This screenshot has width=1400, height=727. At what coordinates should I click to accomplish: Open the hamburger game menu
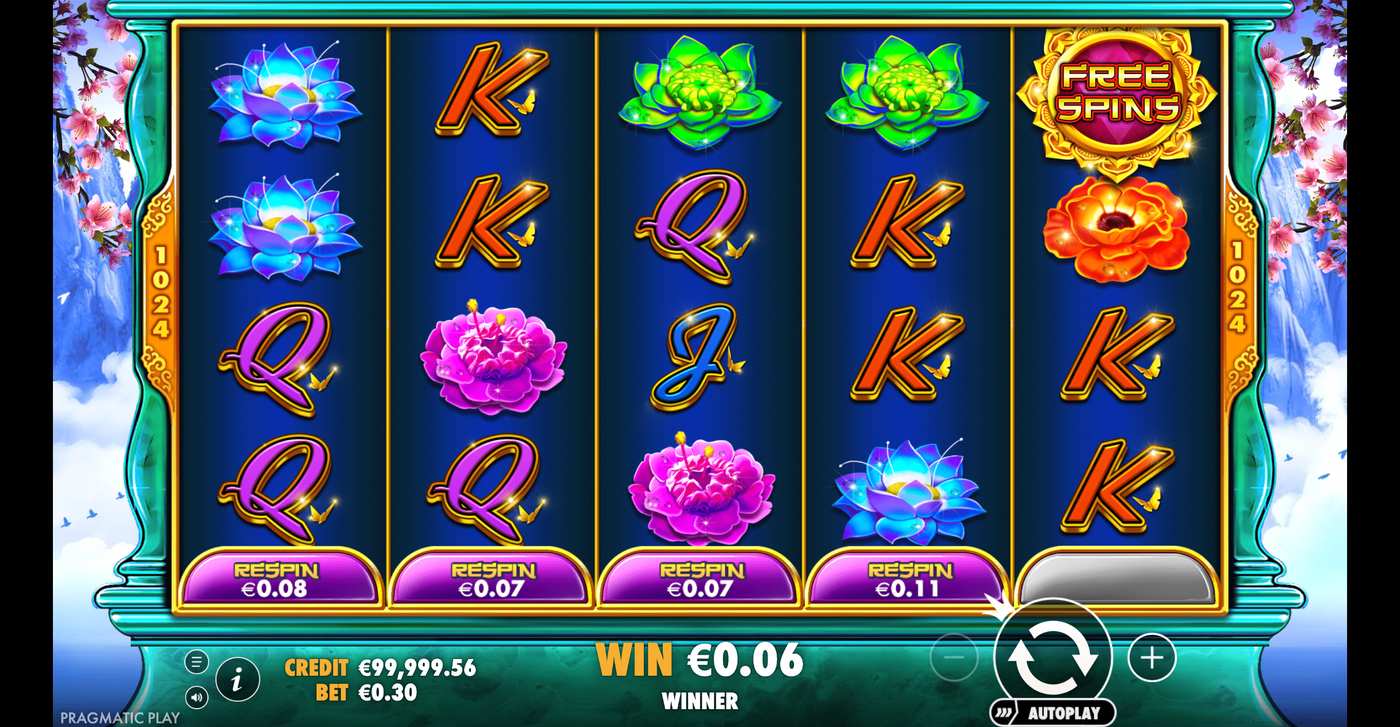point(197,660)
